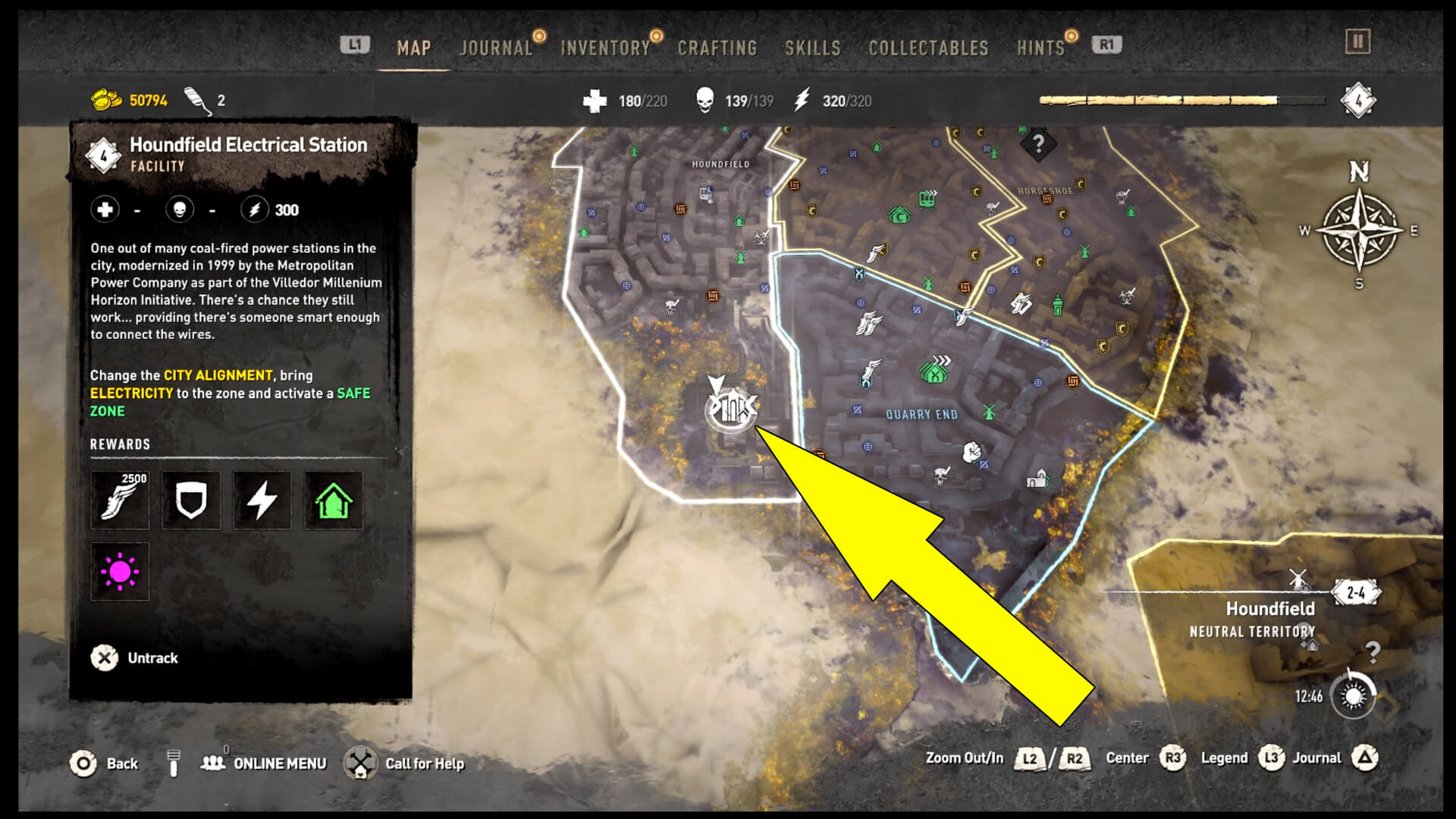Click the lightning stamina reward icon
Viewport: 1456px width, 819px height.
(262, 500)
